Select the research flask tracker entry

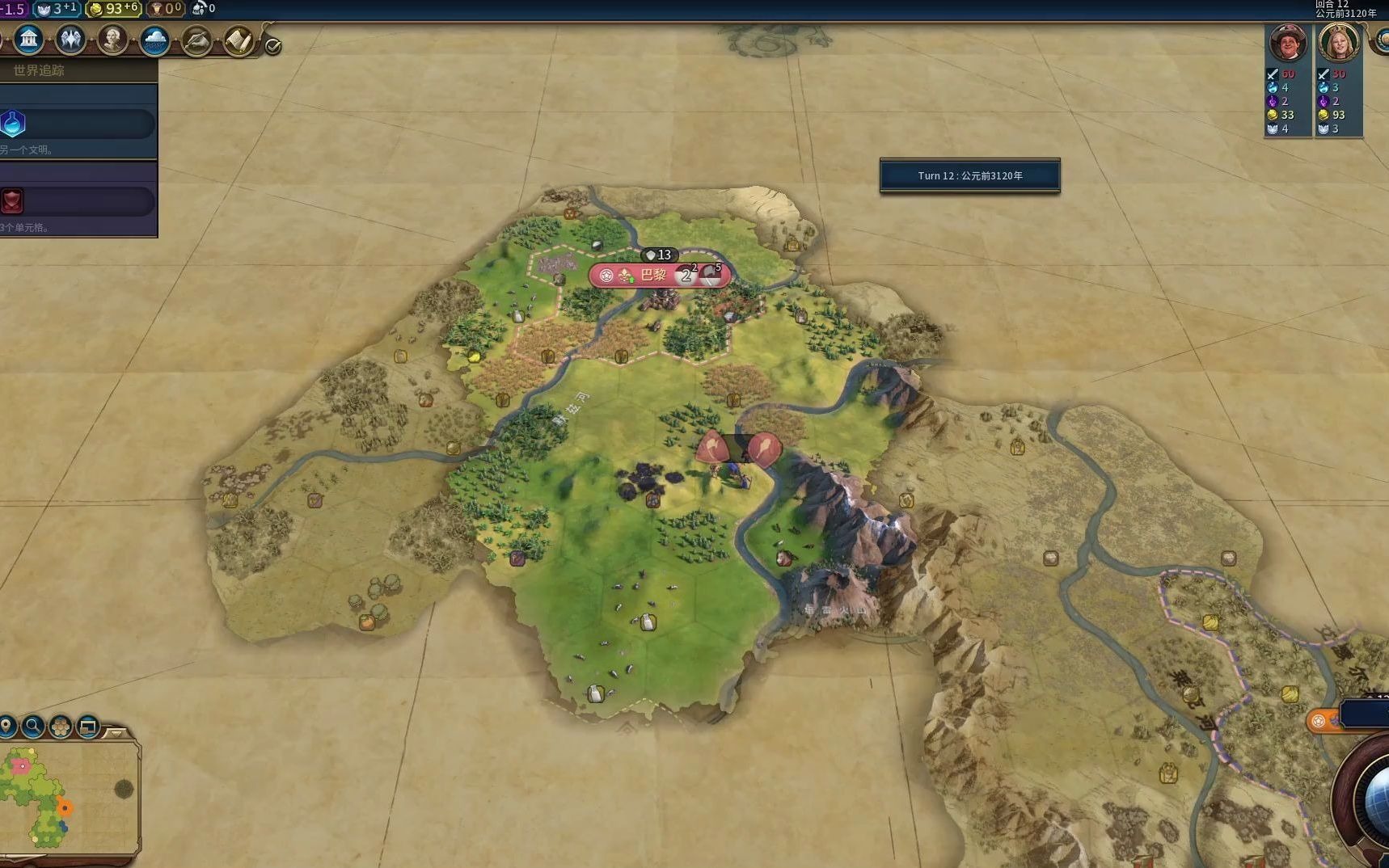coord(77,124)
